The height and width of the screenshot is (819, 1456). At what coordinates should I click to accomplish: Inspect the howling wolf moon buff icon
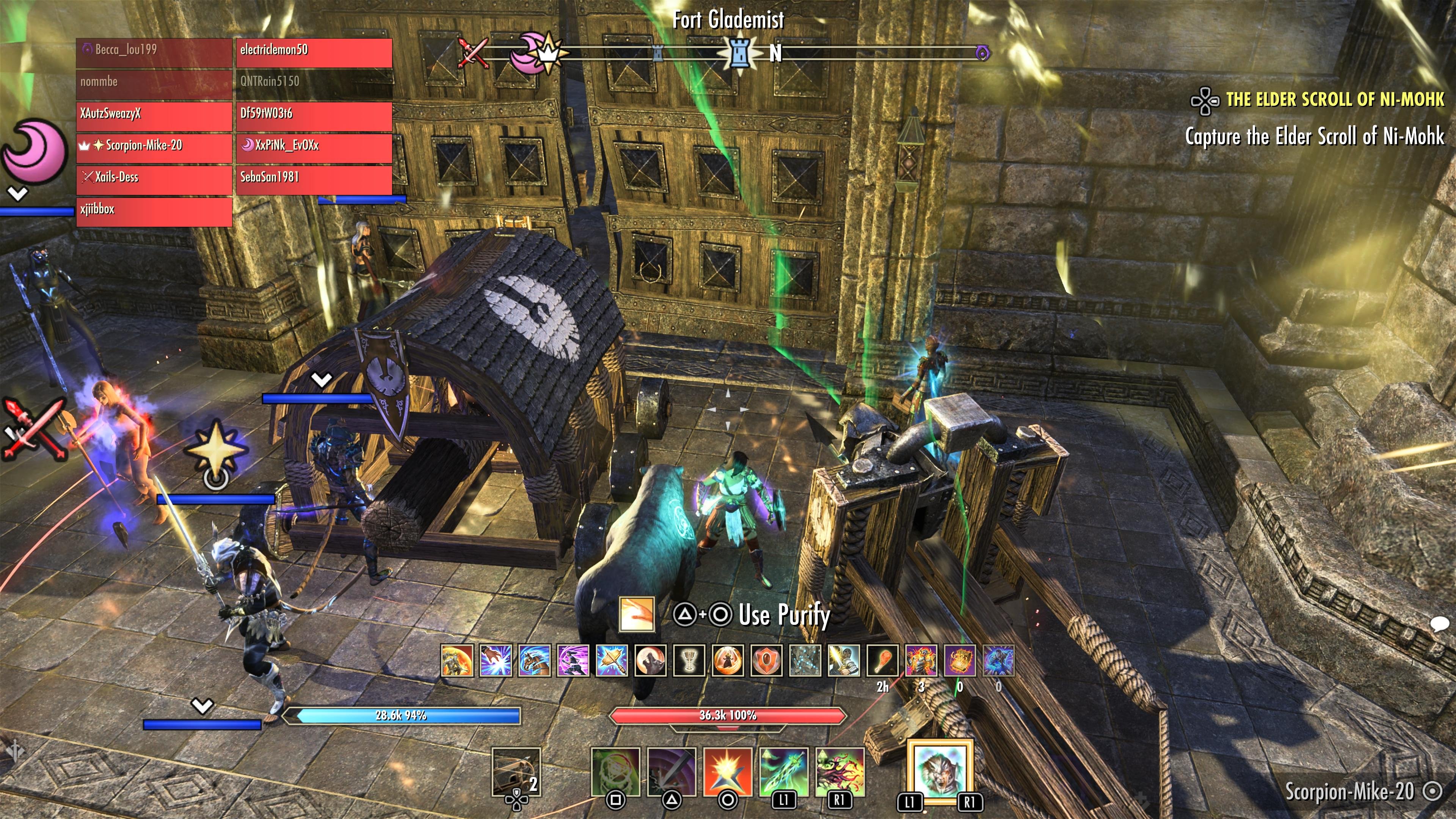point(651,661)
